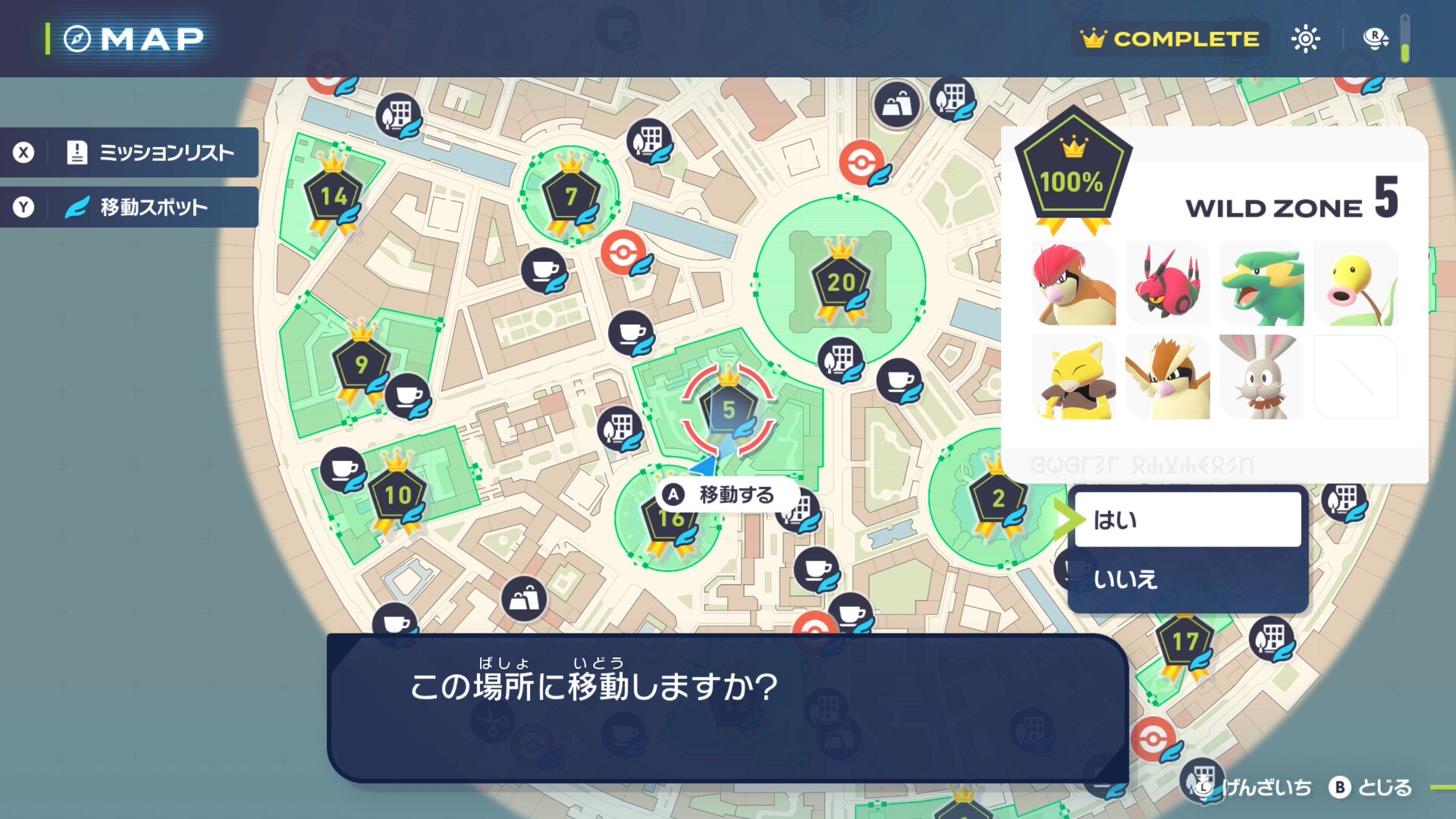Choose はい to confirm travel

pyautogui.click(x=1187, y=520)
